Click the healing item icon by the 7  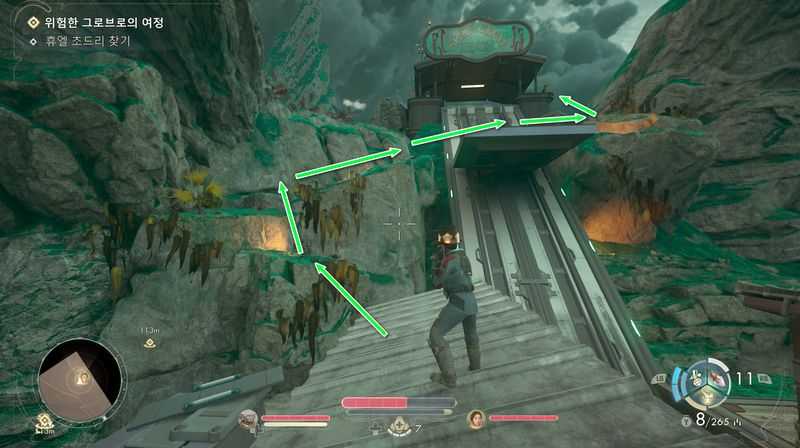pos(398,427)
